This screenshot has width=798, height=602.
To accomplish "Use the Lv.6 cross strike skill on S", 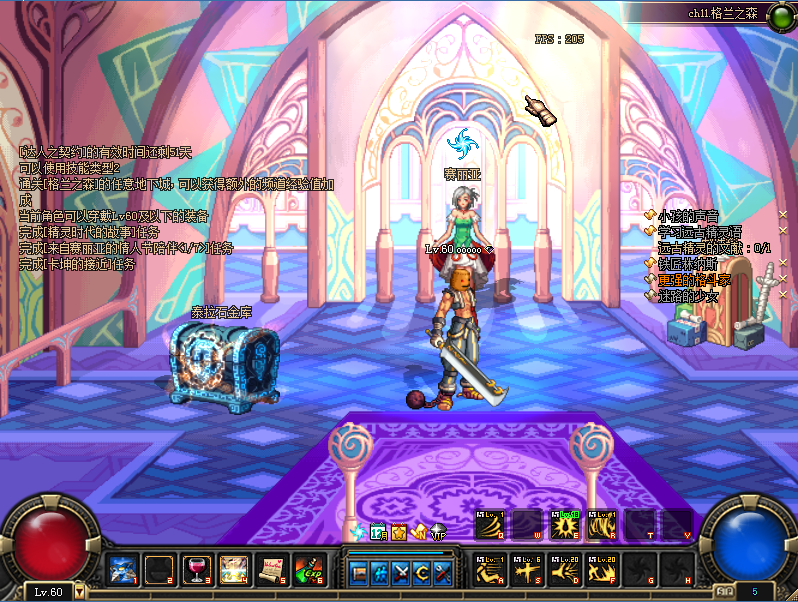I will pyautogui.click(x=527, y=569).
